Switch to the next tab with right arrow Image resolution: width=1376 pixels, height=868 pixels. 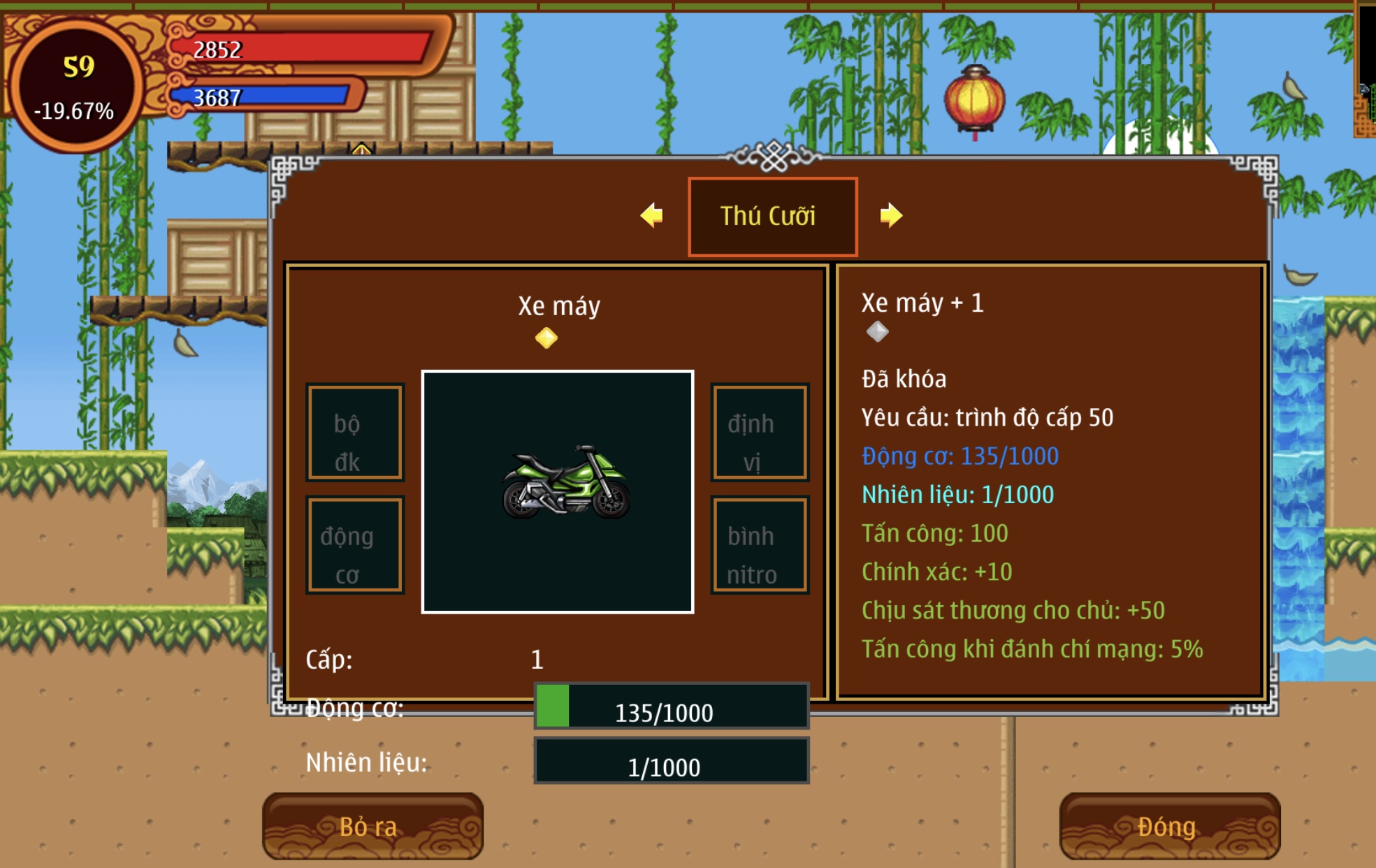coord(891,215)
